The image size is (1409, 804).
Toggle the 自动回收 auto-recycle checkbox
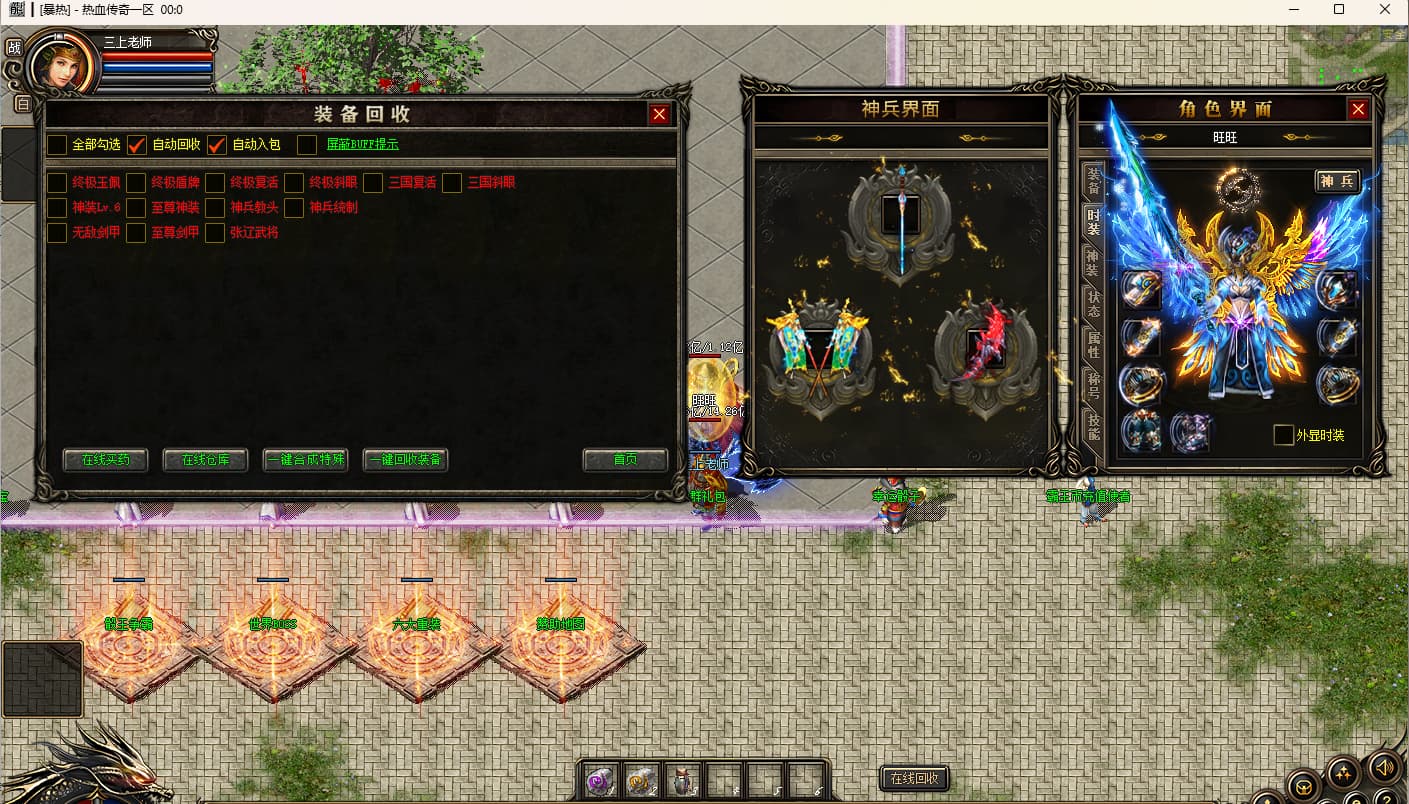[x=138, y=145]
